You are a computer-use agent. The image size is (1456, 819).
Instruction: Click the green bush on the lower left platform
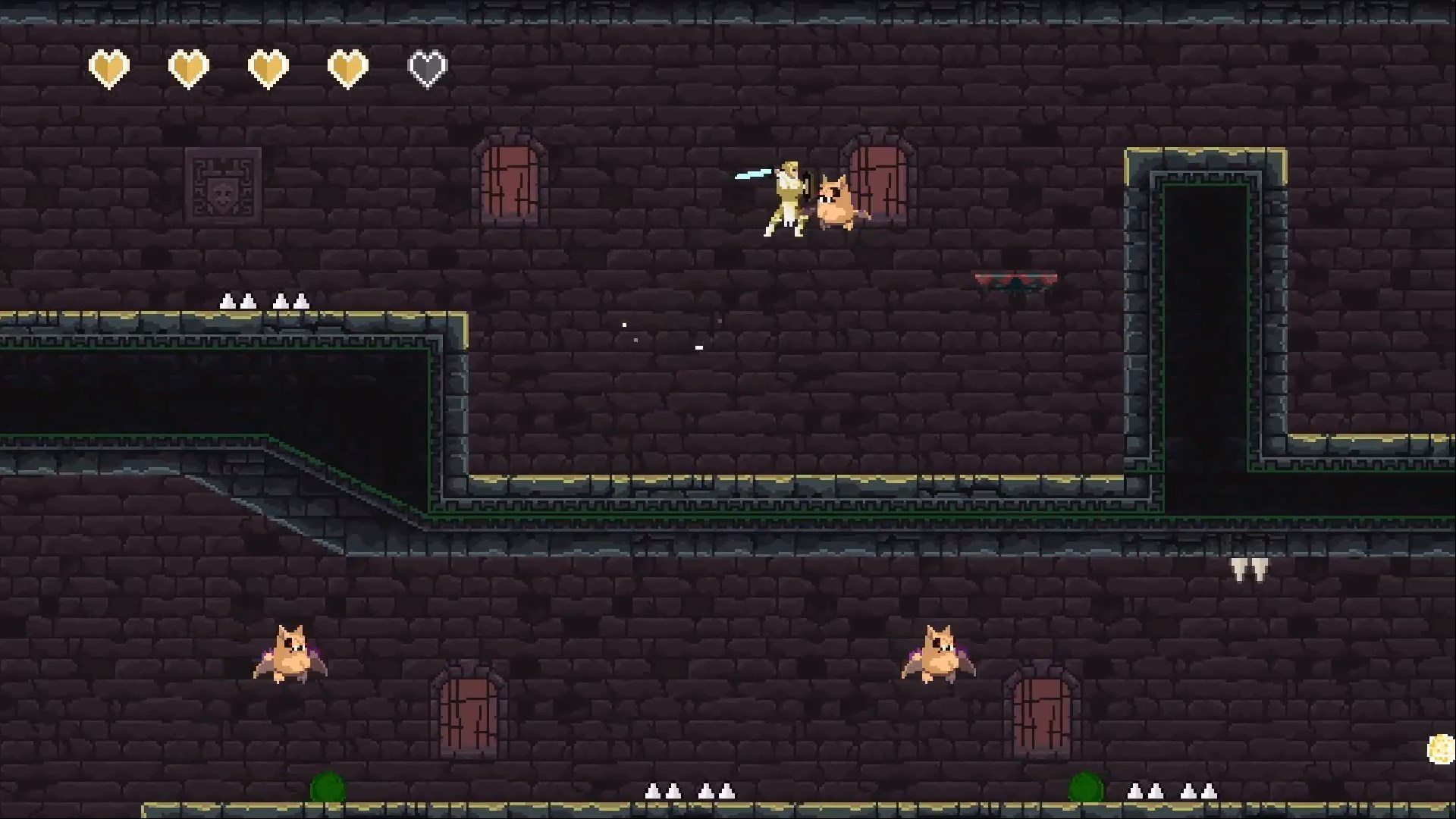pyautogui.click(x=326, y=789)
